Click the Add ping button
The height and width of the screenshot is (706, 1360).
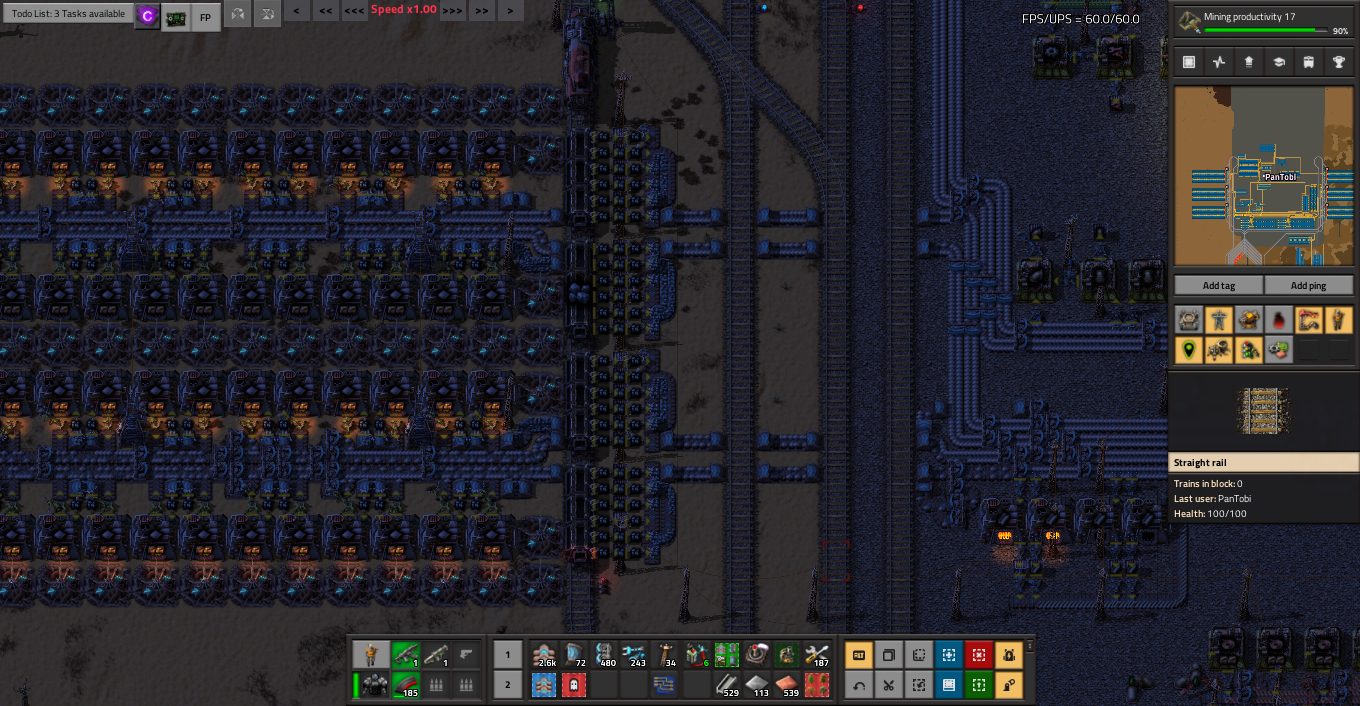pyautogui.click(x=1308, y=285)
